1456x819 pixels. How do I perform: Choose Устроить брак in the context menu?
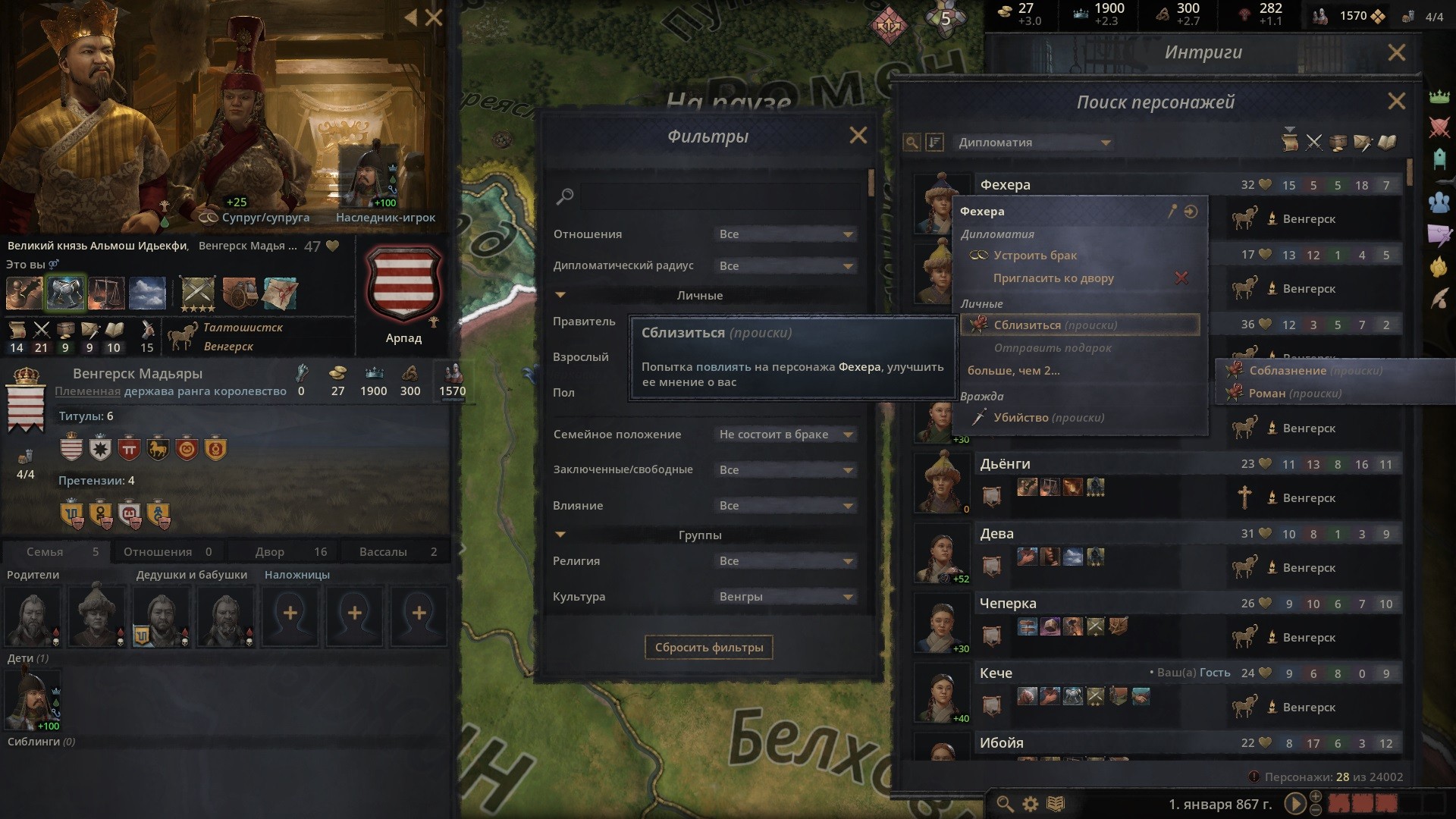tap(1035, 256)
